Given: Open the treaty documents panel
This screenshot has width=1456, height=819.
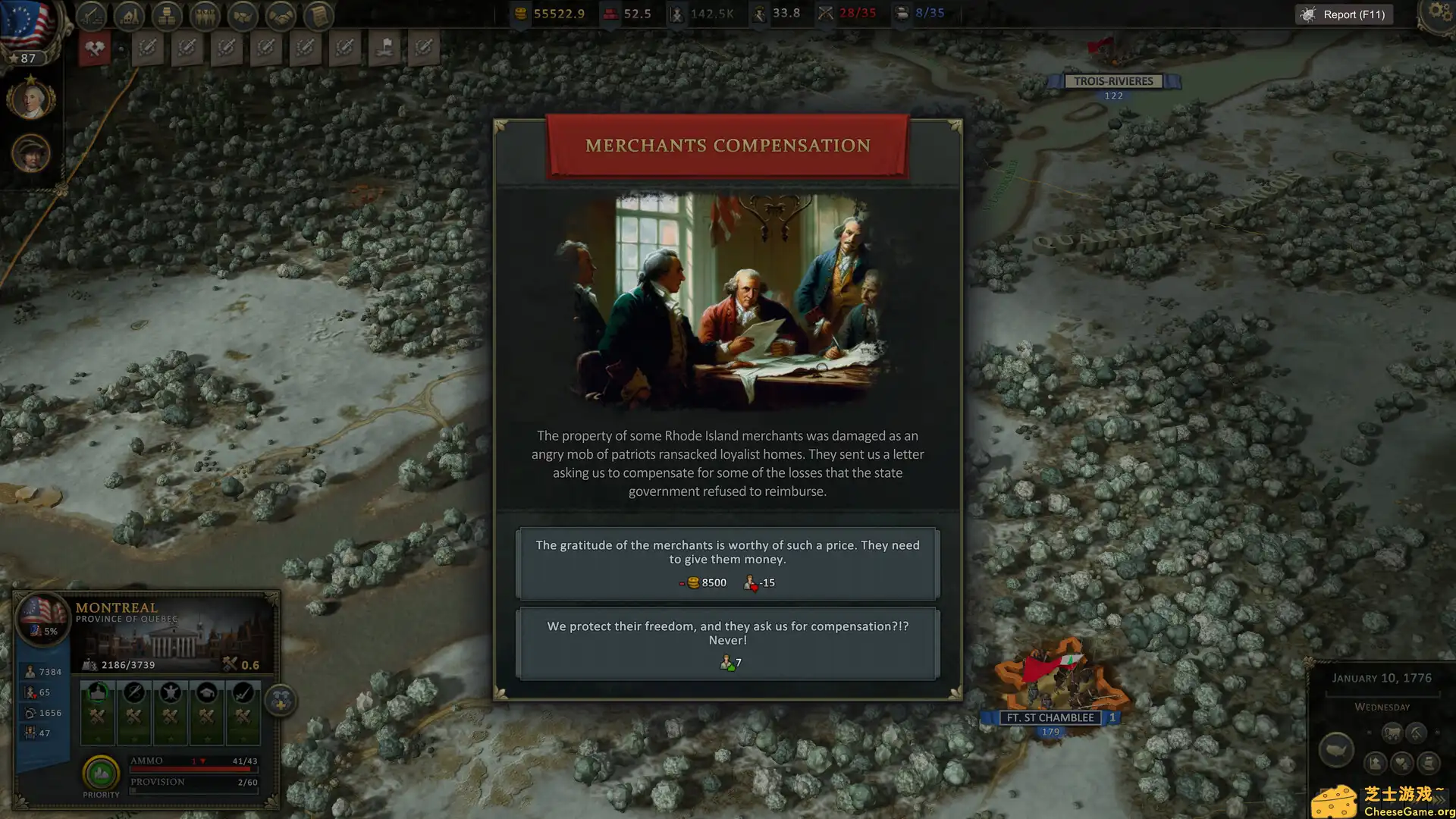Looking at the screenshot, I should (x=318, y=15).
